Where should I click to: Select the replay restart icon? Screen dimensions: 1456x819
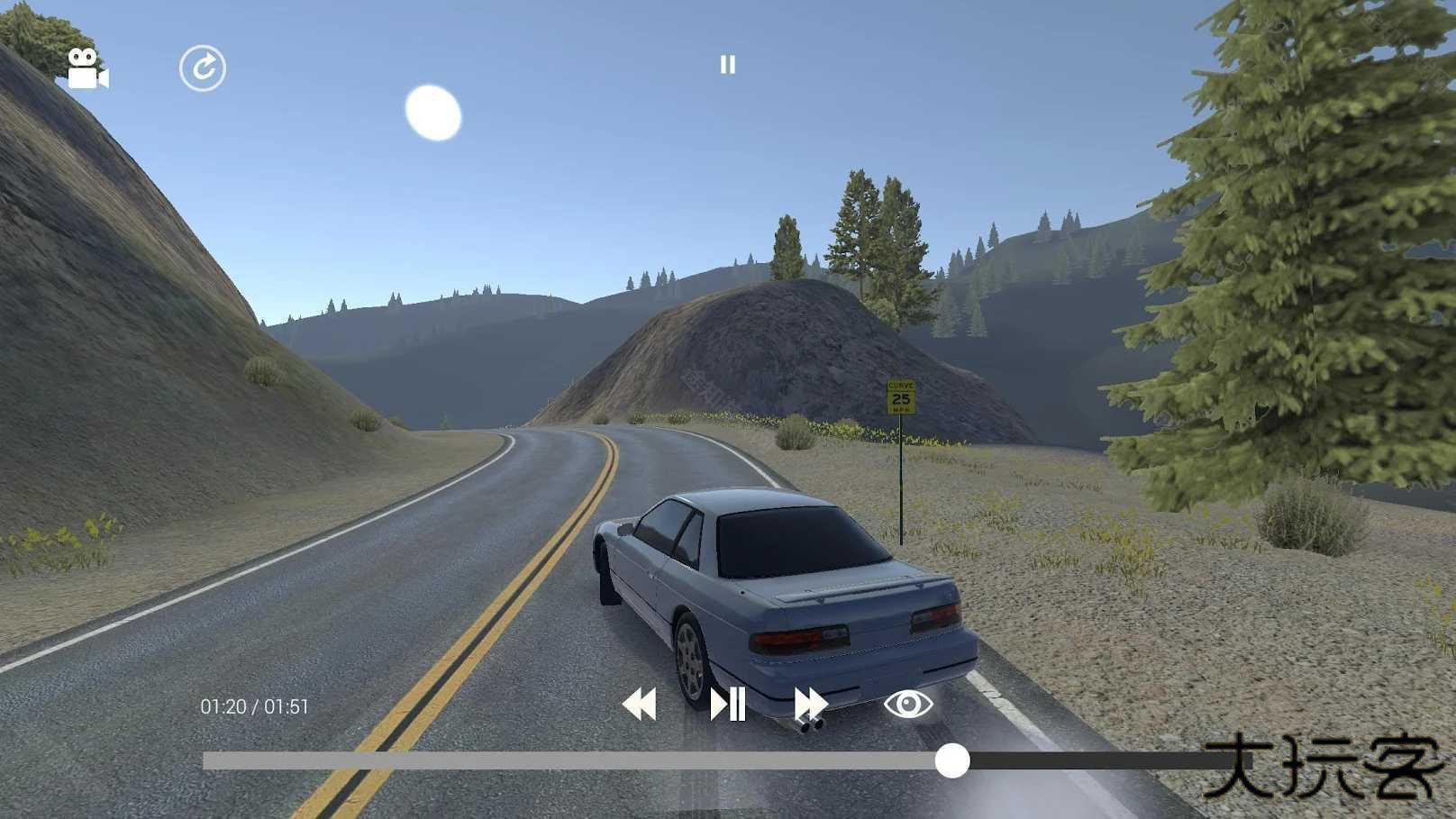[x=205, y=66]
